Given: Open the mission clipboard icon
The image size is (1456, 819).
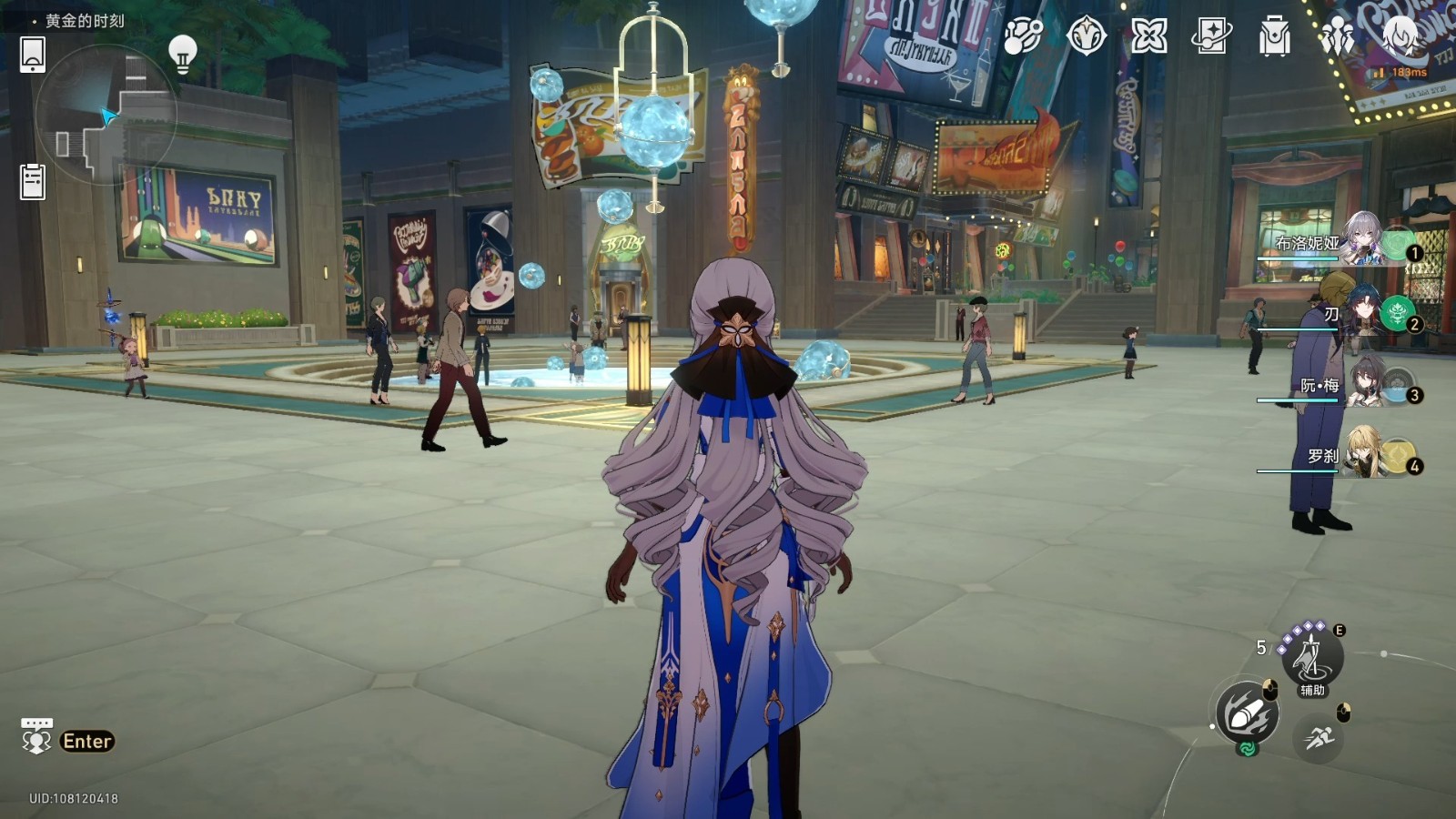Looking at the screenshot, I should pos(33,181).
